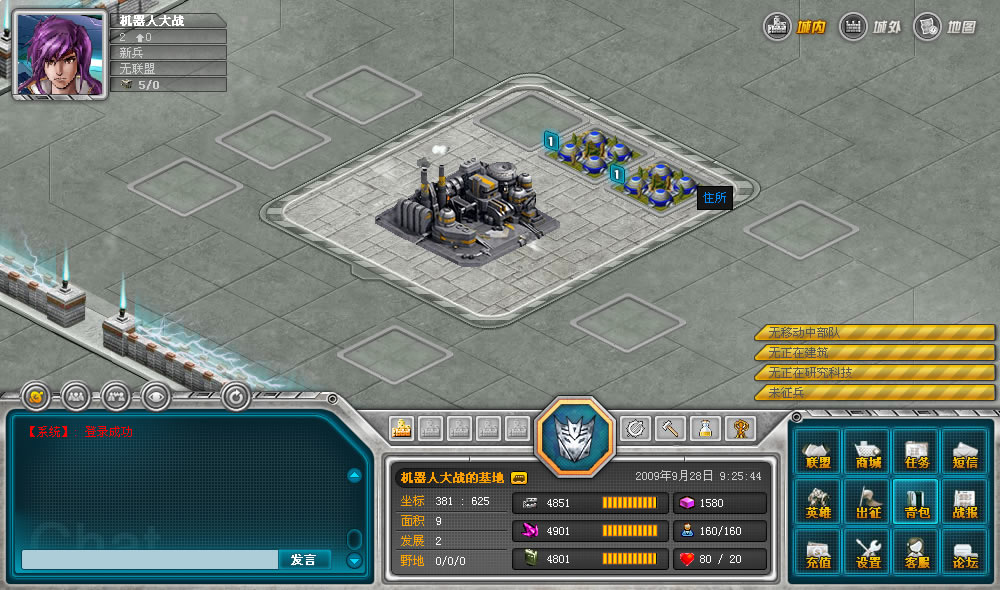
Task: Click the 发言 send chat button
Action: pos(303,560)
